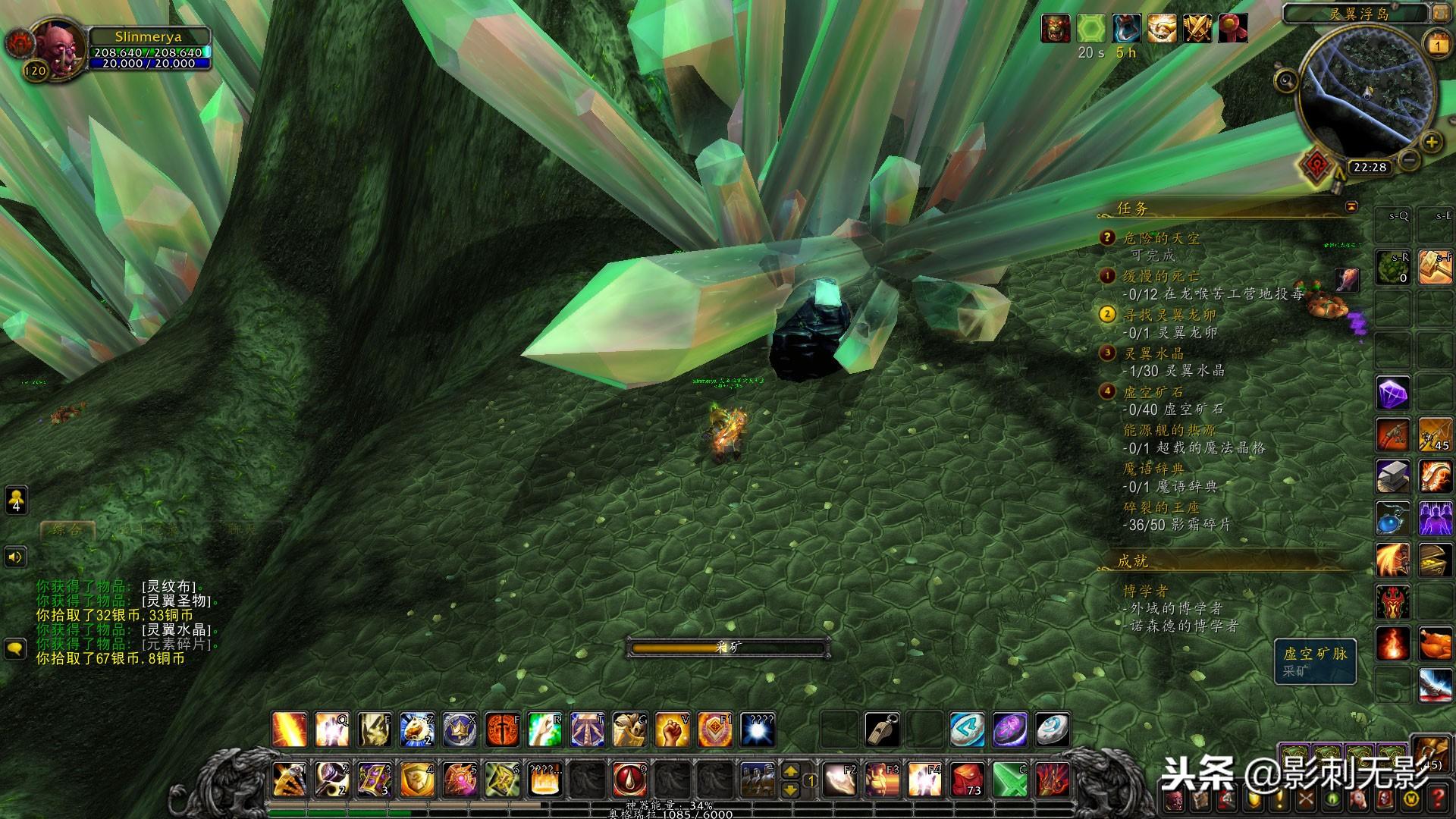The width and height of the screenshot is (1456, 819).
Task: Collapse the quest tracker header
Action: pyautogui.click(x=1351, y=206)
